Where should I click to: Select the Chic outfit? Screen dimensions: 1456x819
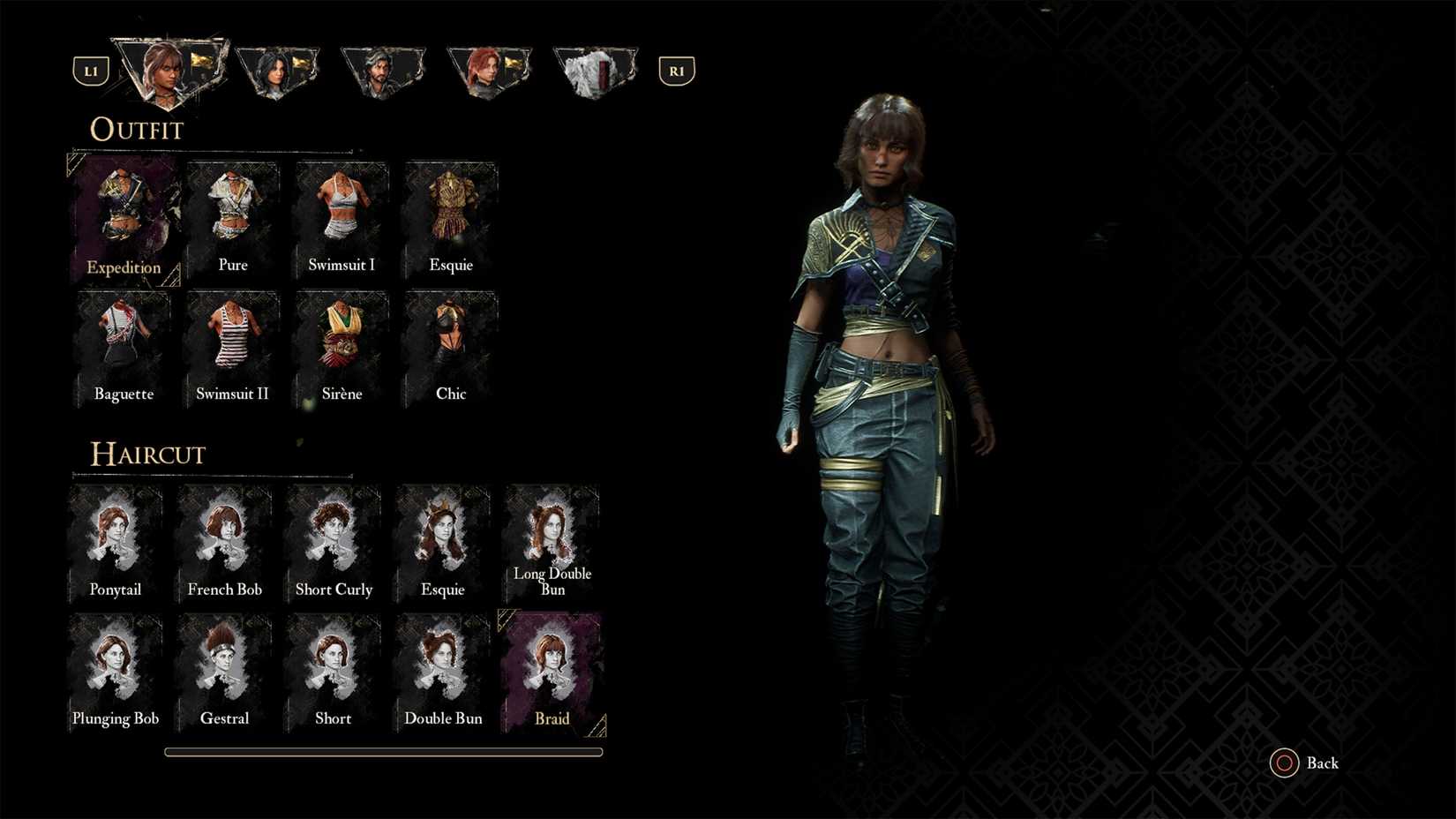click(451, 349)
